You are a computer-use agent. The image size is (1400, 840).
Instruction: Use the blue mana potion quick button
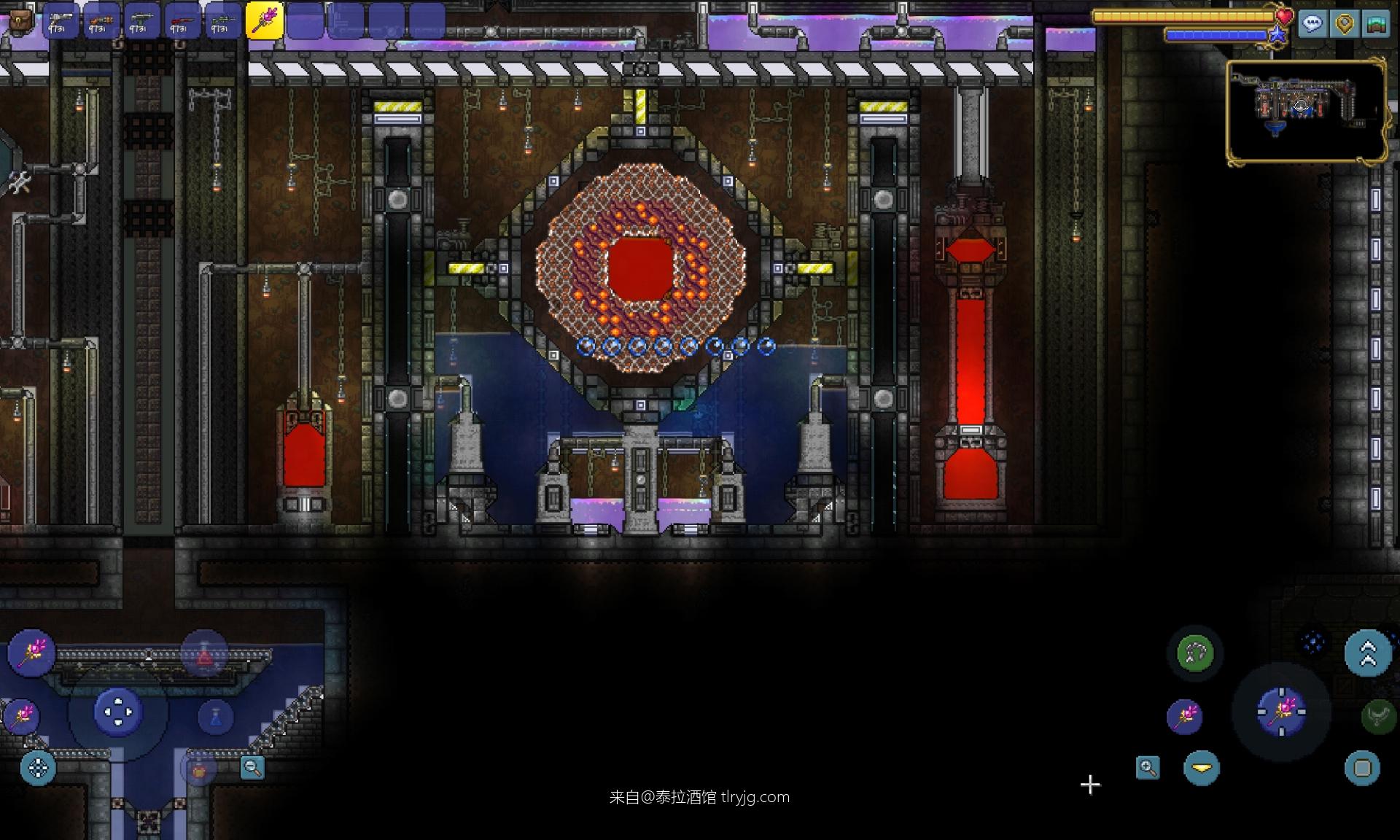point(216,716)
